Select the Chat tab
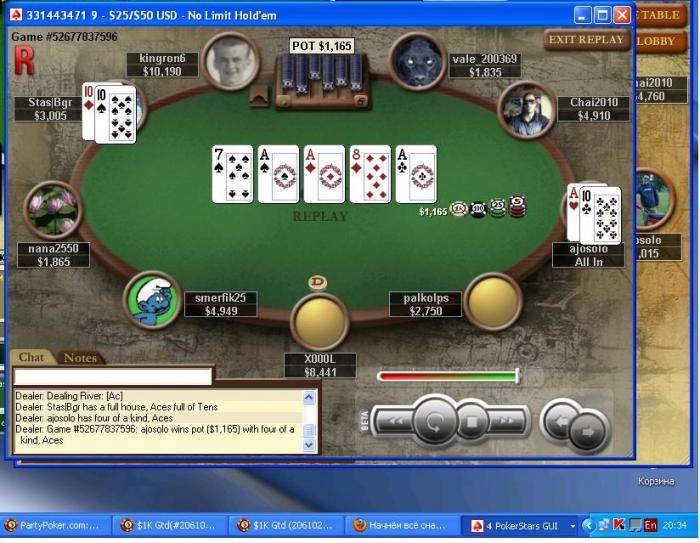This screenshot has height=543, width=700. tap(31, 358)
